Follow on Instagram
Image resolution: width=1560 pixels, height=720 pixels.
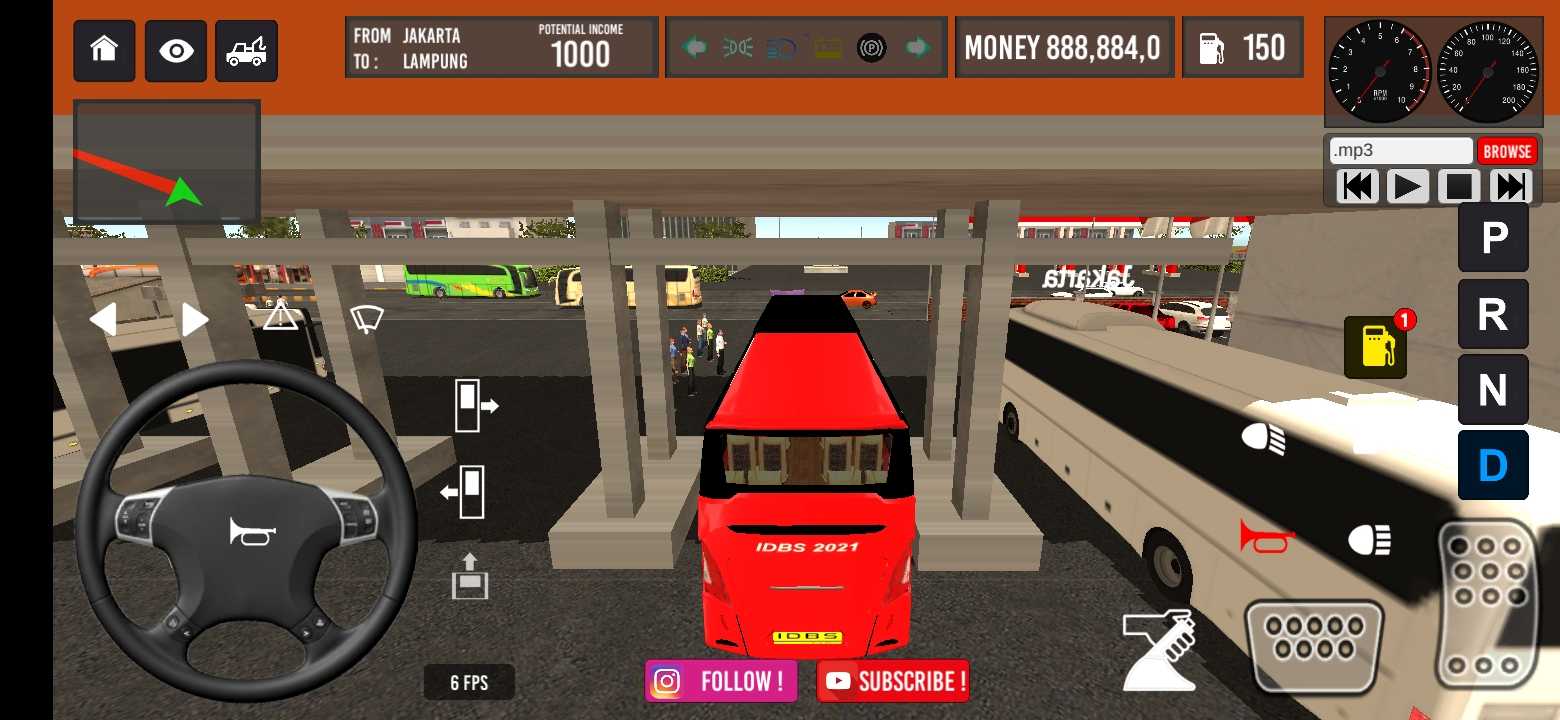[721, 682]
